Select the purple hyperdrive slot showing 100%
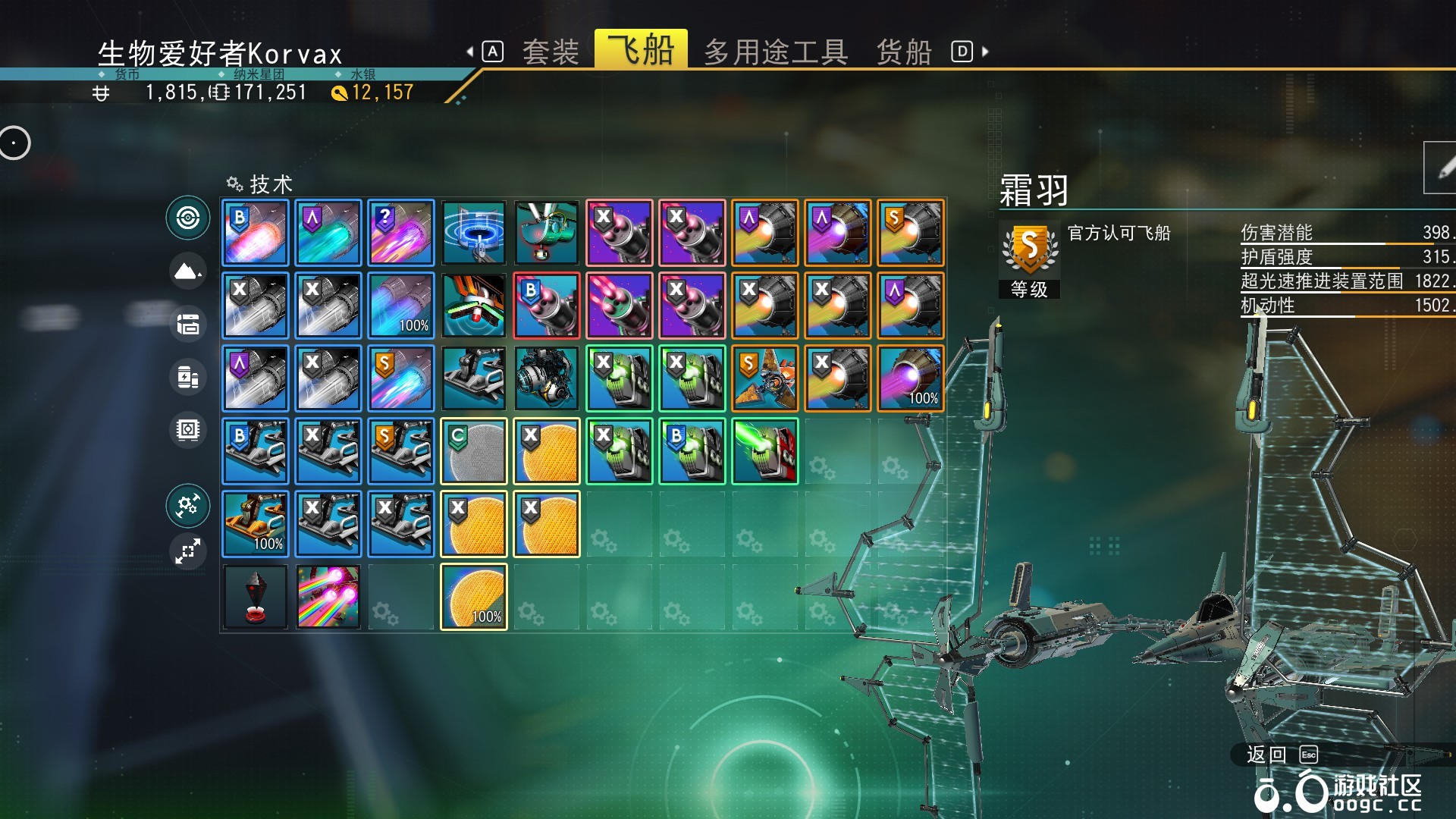Image resolution: width=1456 pixels, height=819 pixels. [x=911, y=378]
